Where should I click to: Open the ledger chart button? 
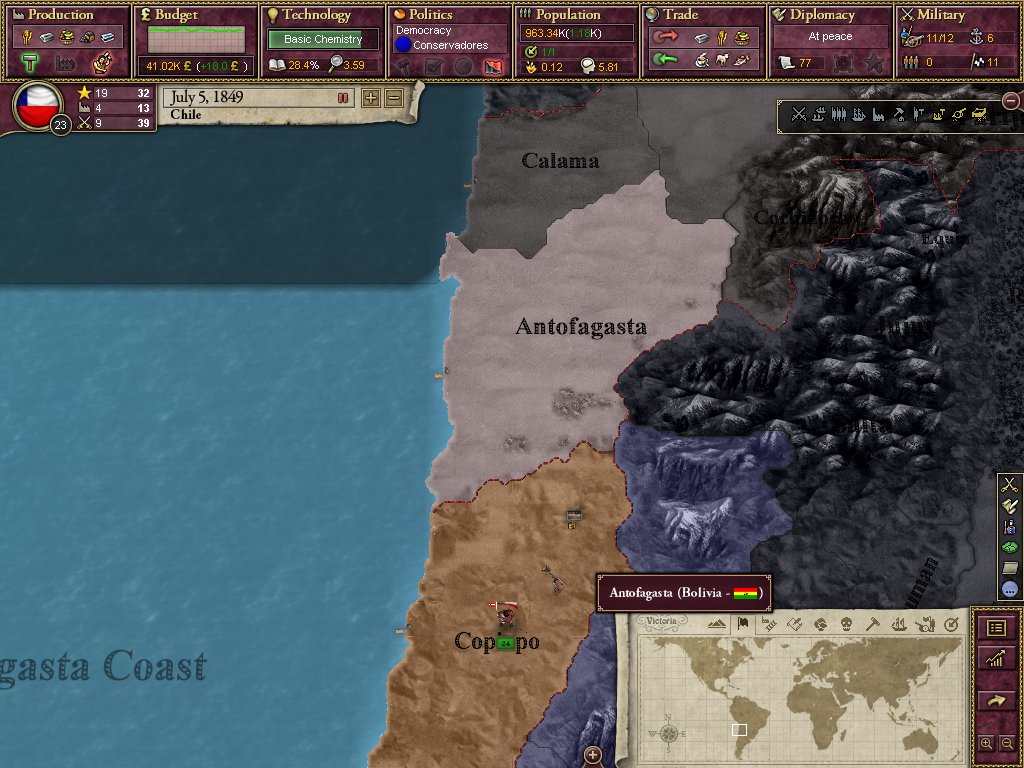click(x=996, y=658)
